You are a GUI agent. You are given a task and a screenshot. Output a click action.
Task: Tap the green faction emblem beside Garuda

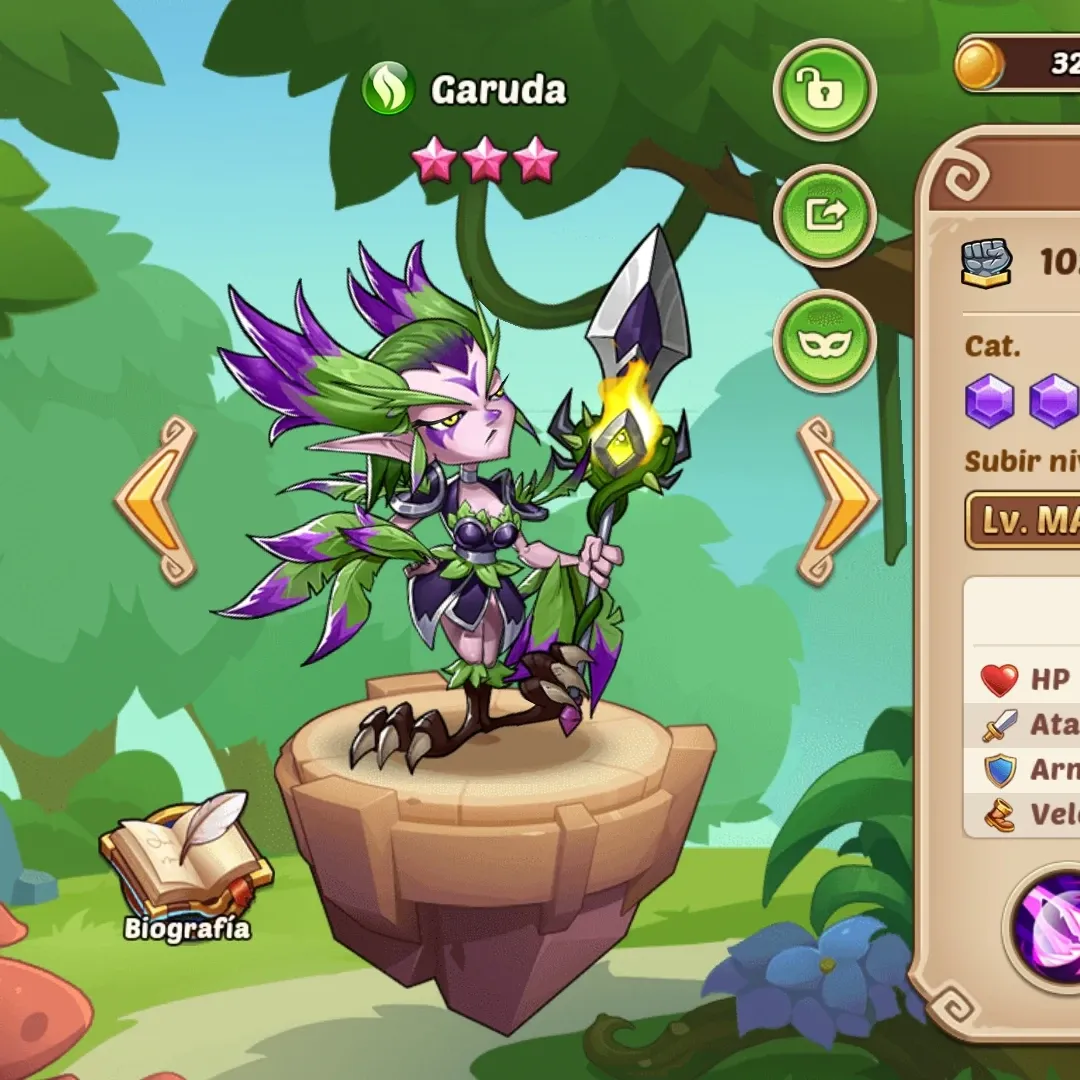click(388, 90)
